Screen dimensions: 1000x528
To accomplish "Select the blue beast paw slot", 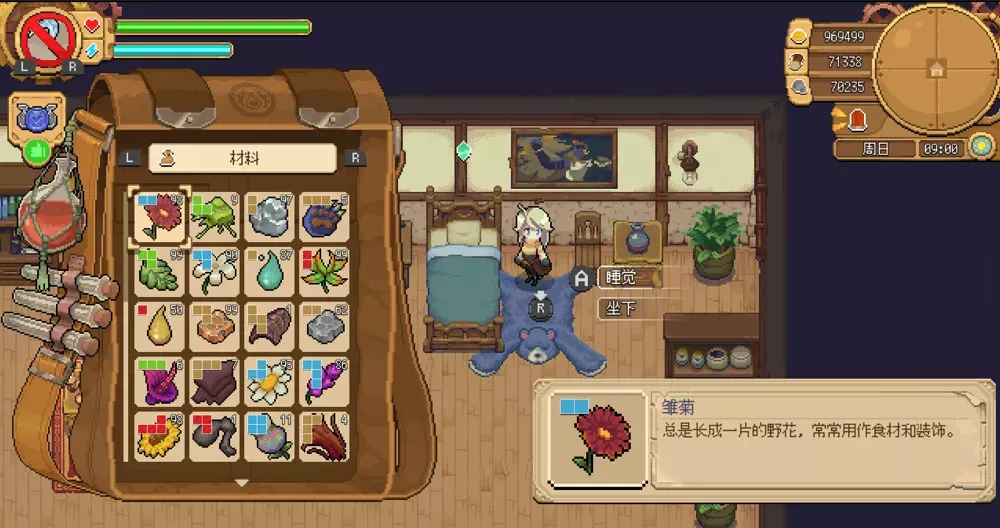I will 324,216.
